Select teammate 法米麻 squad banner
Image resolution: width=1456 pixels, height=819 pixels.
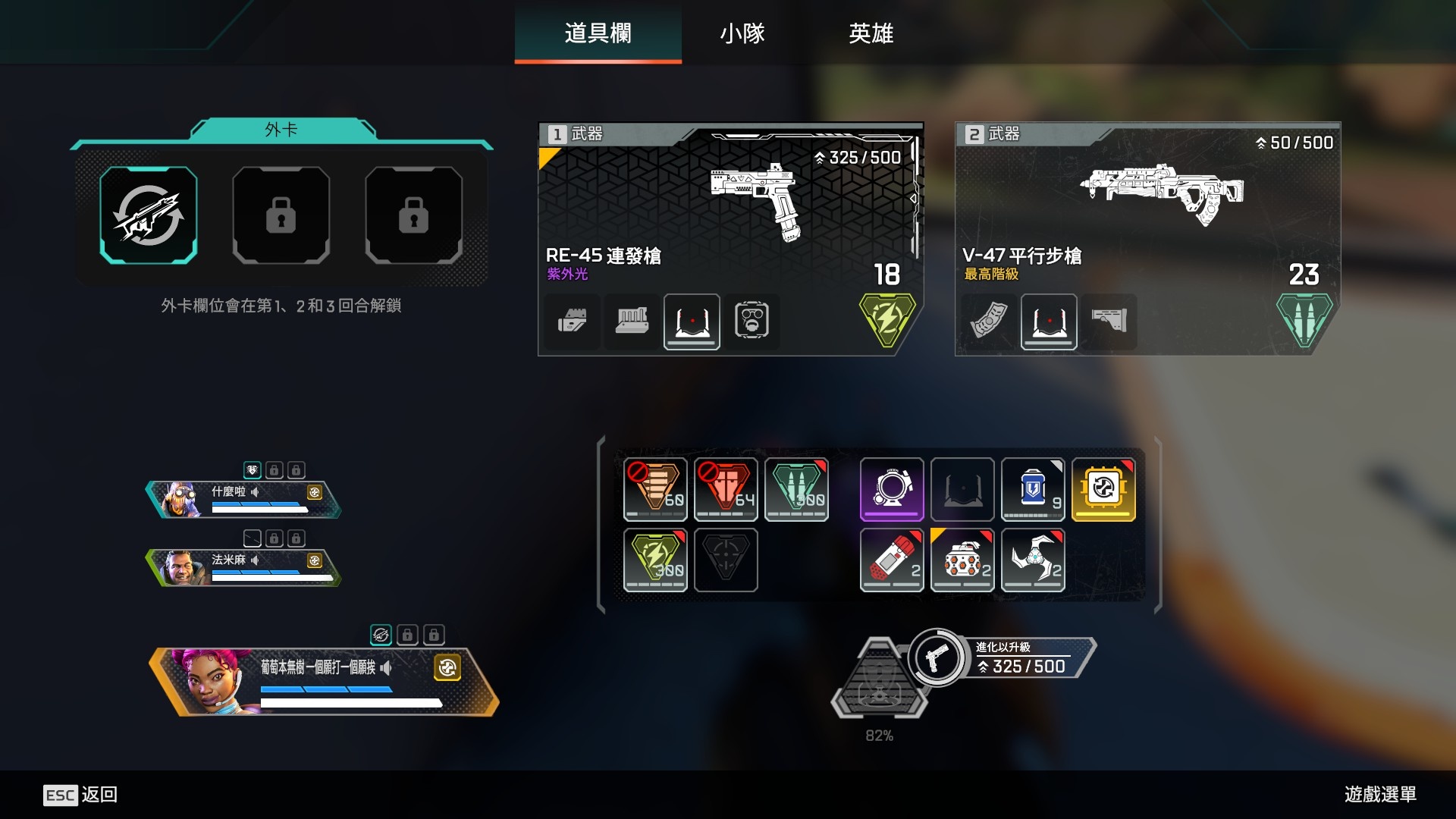(244, 568)
